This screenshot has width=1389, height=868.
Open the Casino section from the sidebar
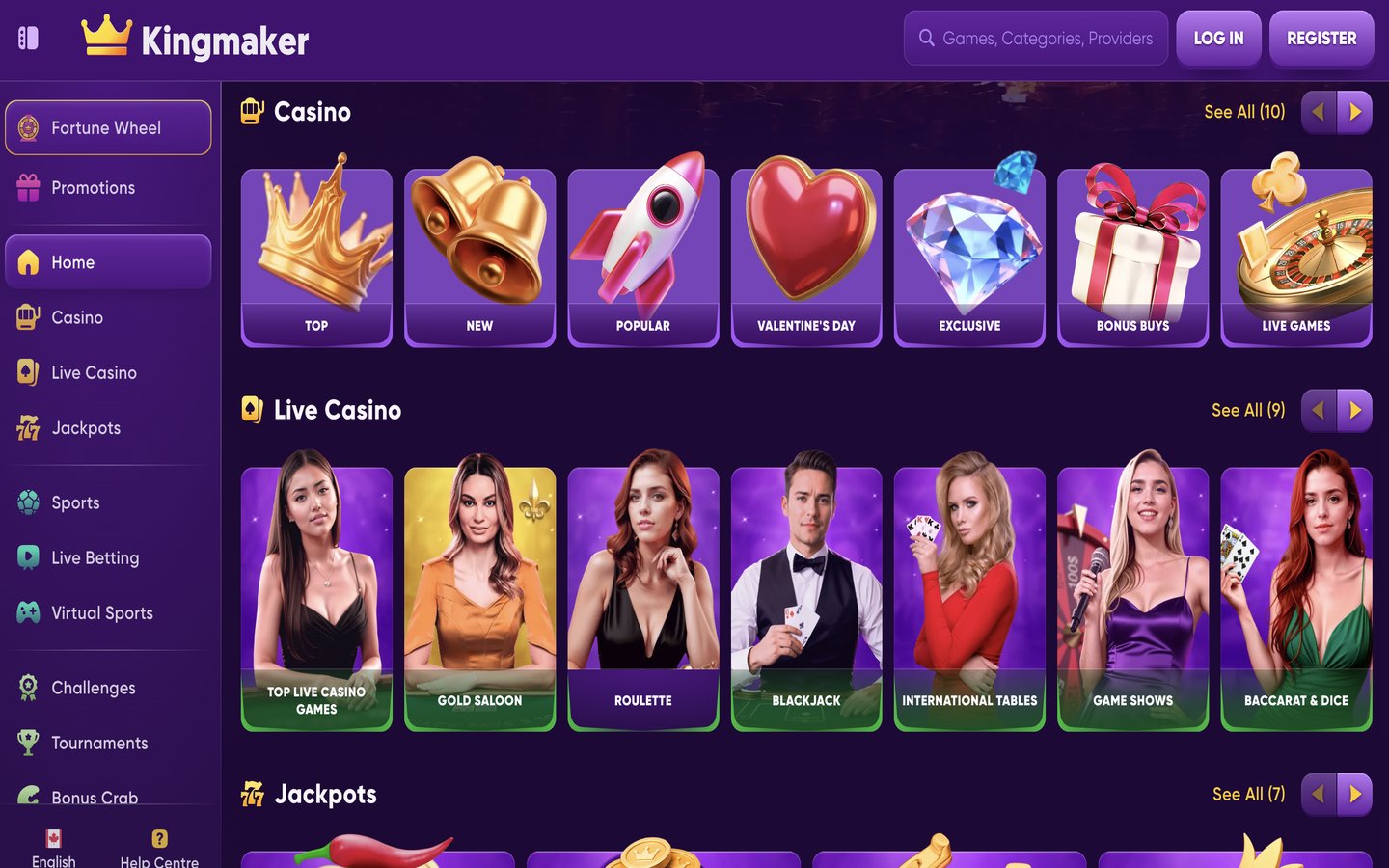coord(77,317)
